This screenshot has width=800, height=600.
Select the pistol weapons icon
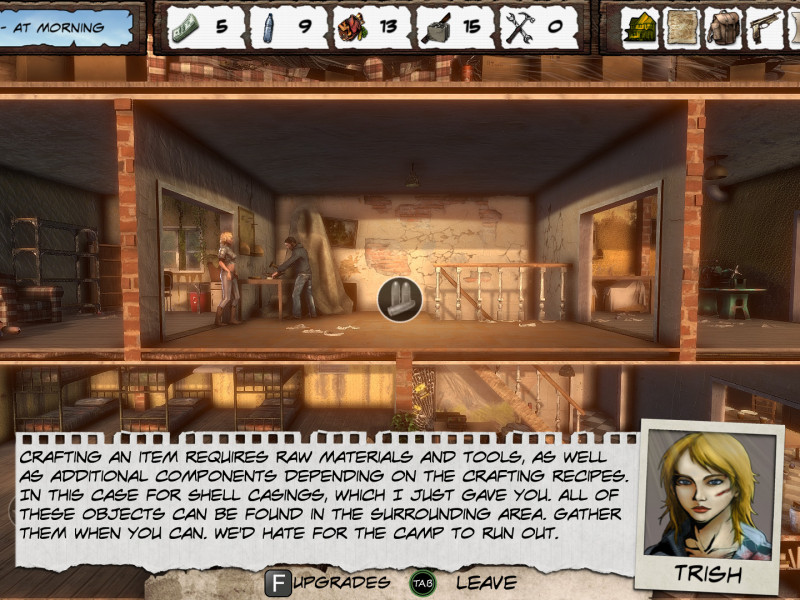pyautogui.click(x=766, y=27)
